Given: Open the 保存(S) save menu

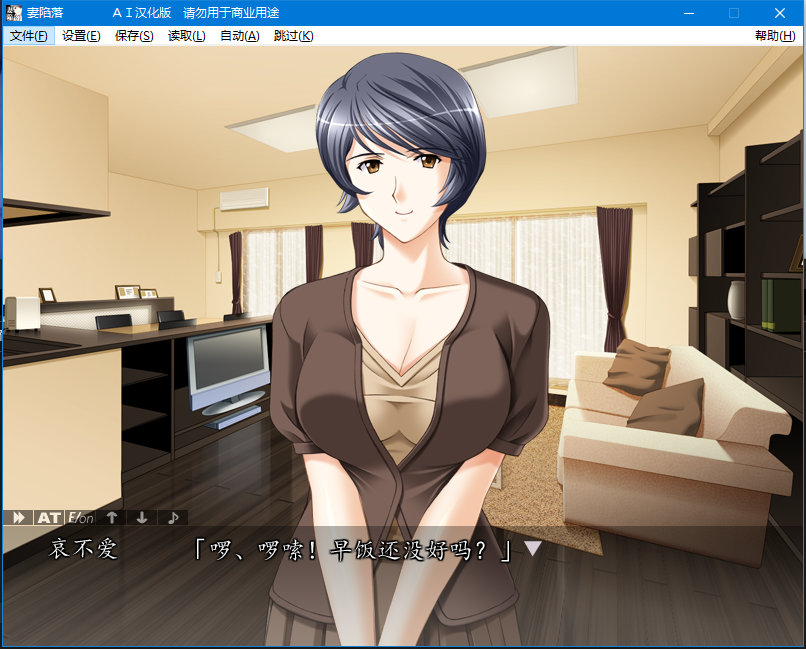Looking at the screenshot, I should pos(134,36).
